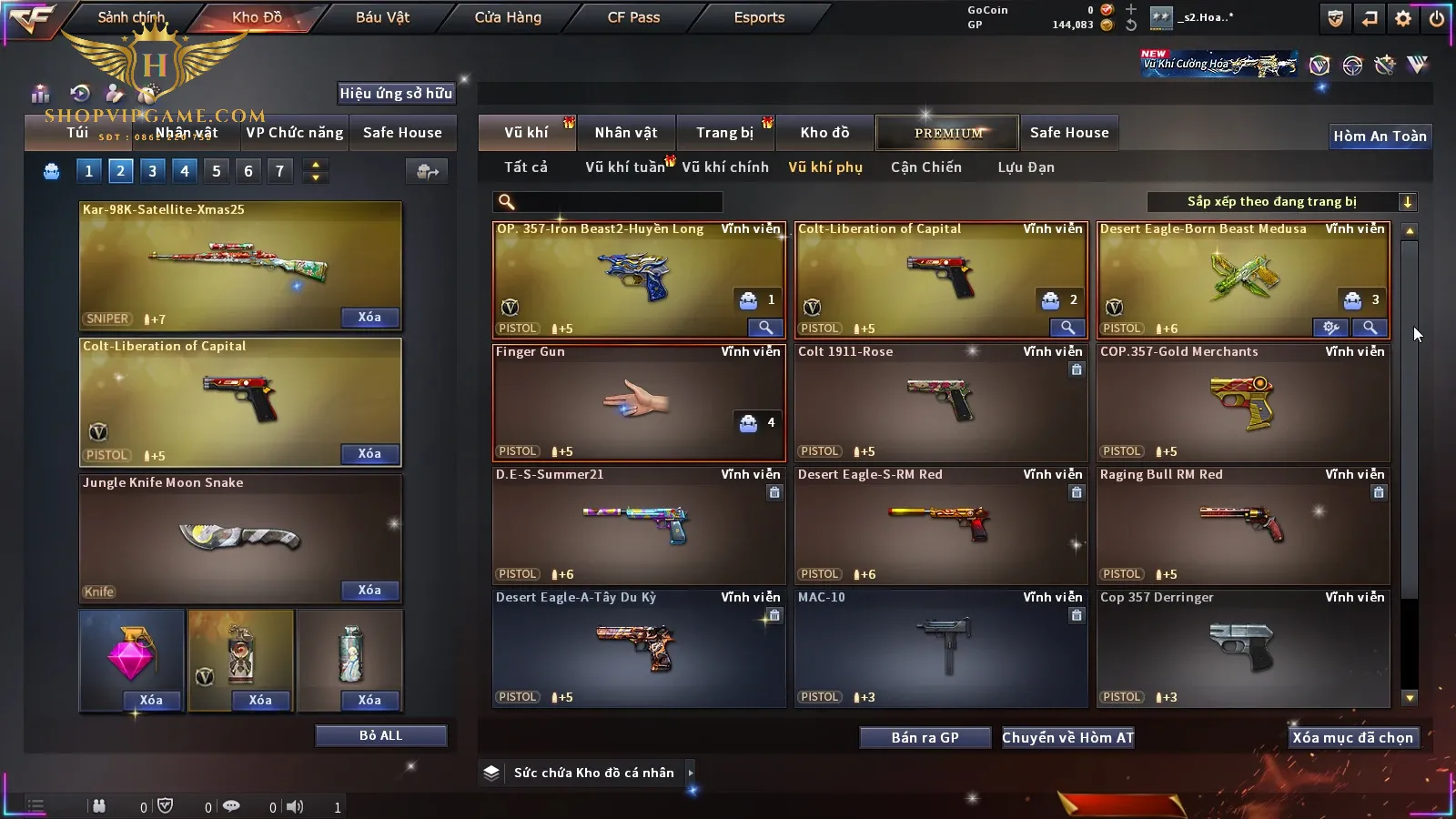Click Chuyển về Hòm AT button
The image size is (1456, 819).
[1067, 738]
